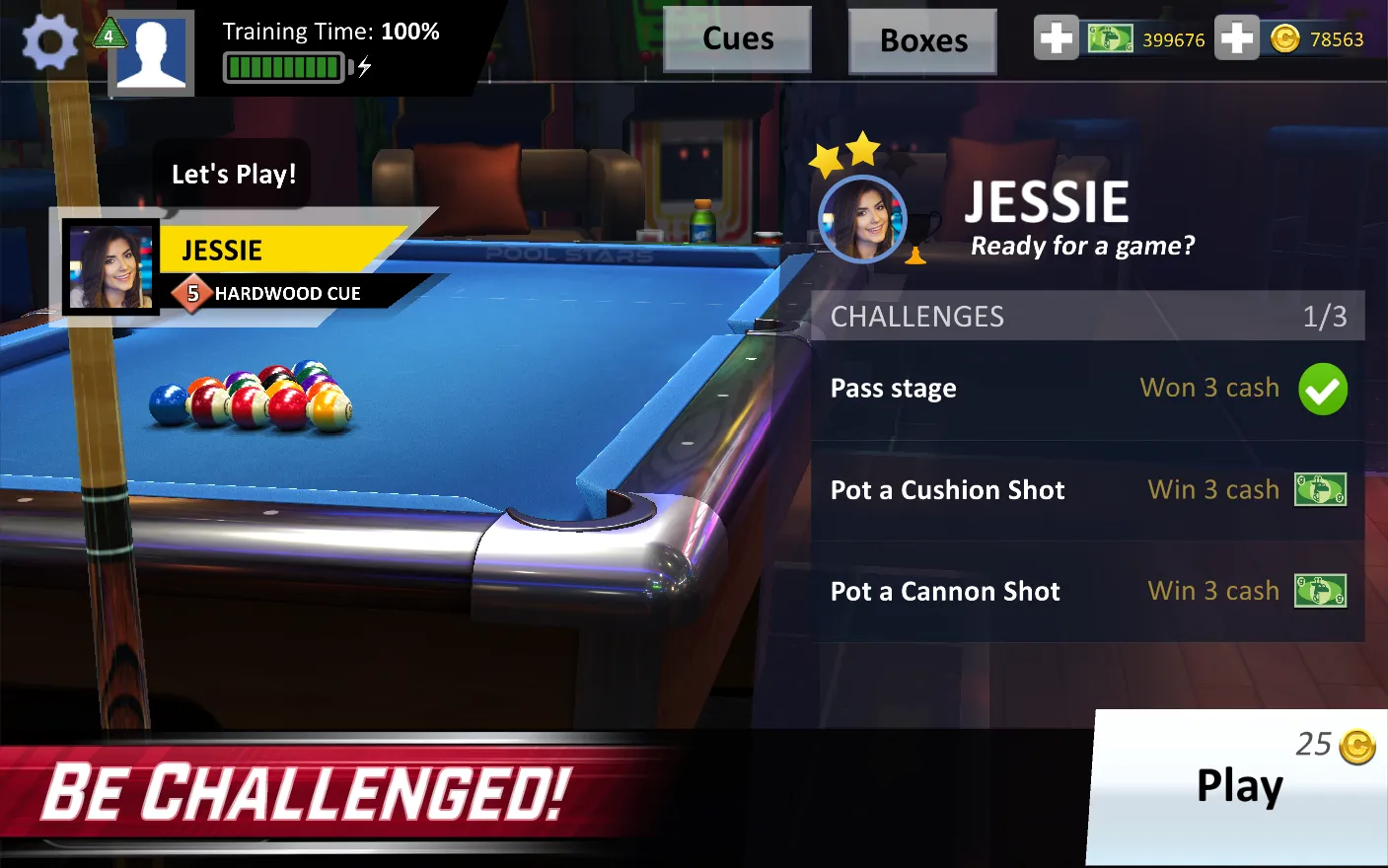Click the level 5 diamond badge by Hardwood Cue
Viewport: 1388px width, 868px height.
[x=193, y=293]
